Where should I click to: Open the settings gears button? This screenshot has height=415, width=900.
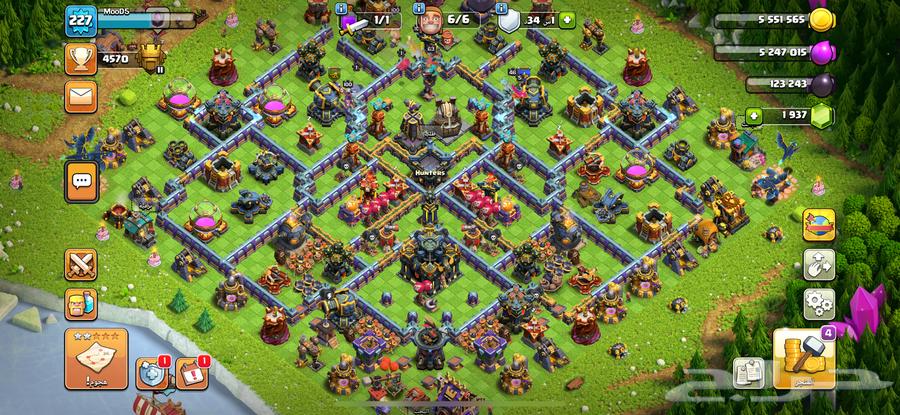819,303
